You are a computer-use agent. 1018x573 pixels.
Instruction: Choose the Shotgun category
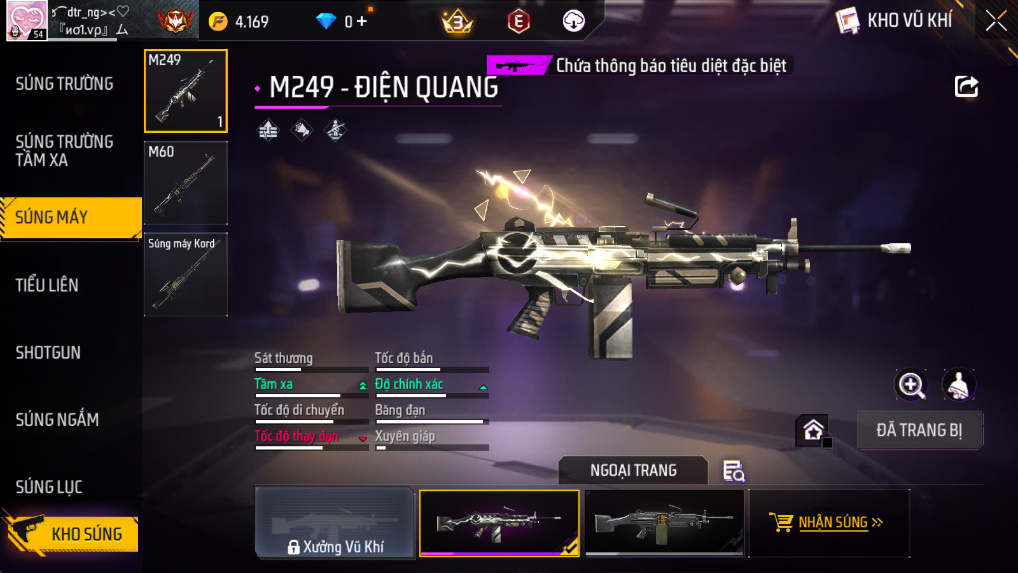coord(48,353)
